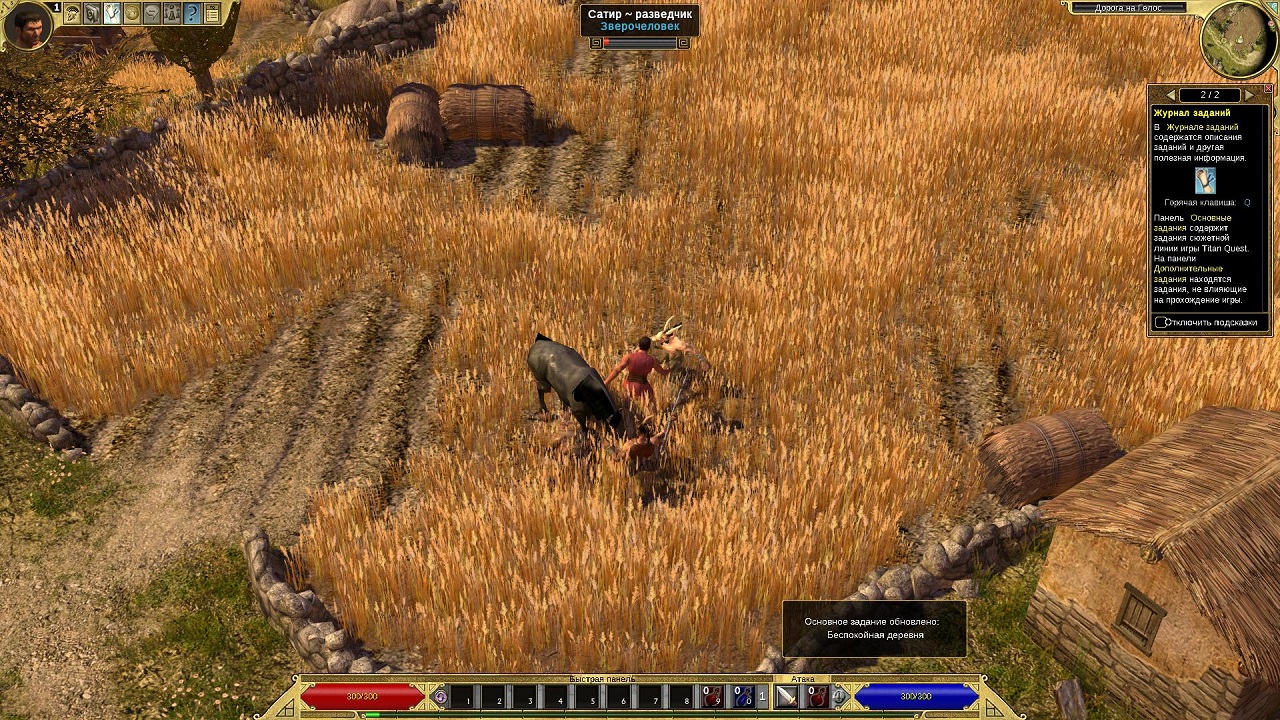Viewport: 1280px width, 720px height.
Task: Go to the previous tutorial hint page
Action: tap(1170, 95)
